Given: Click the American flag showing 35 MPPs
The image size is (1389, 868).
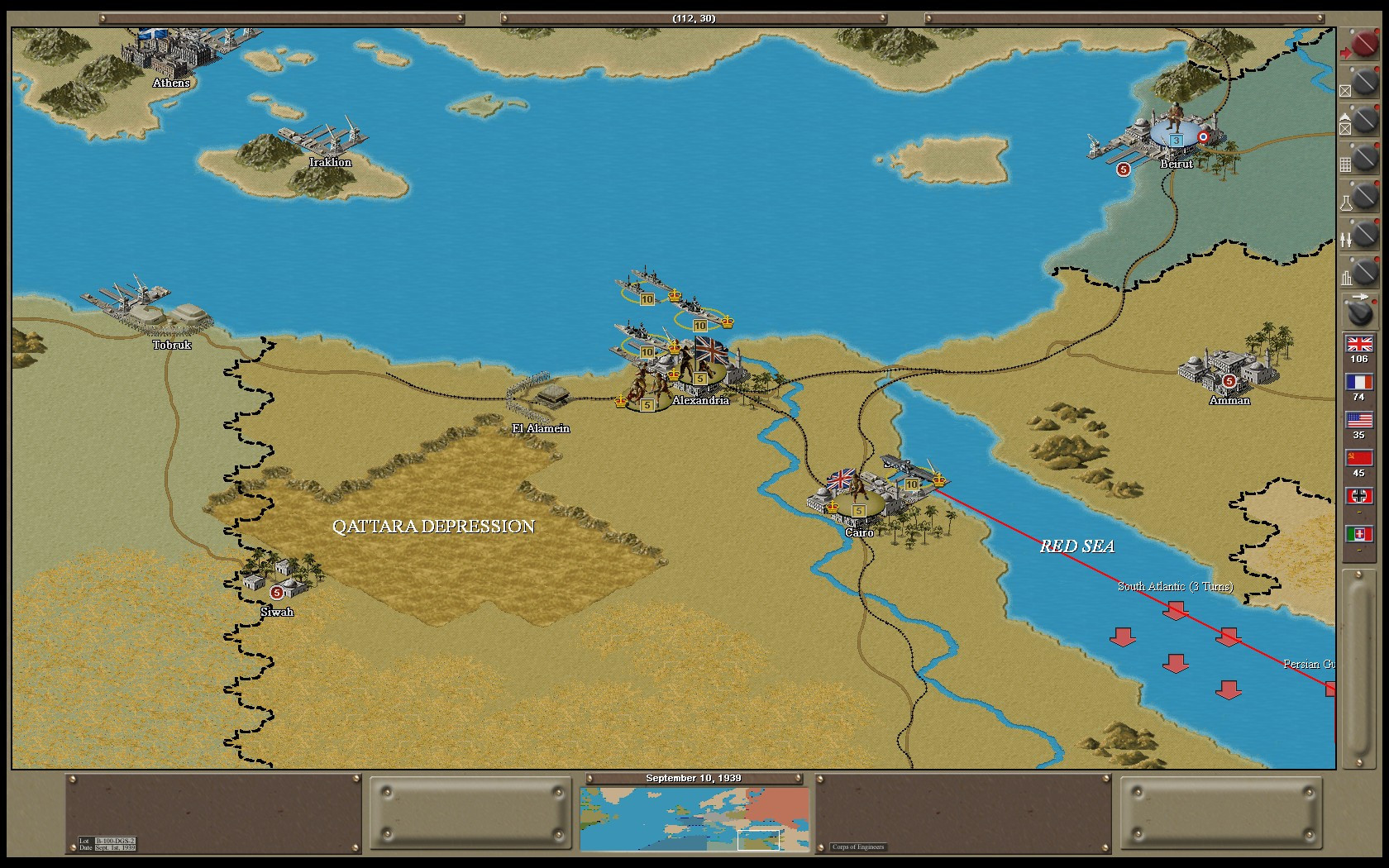Looking at the screenshot, I should click(1359, 419).
